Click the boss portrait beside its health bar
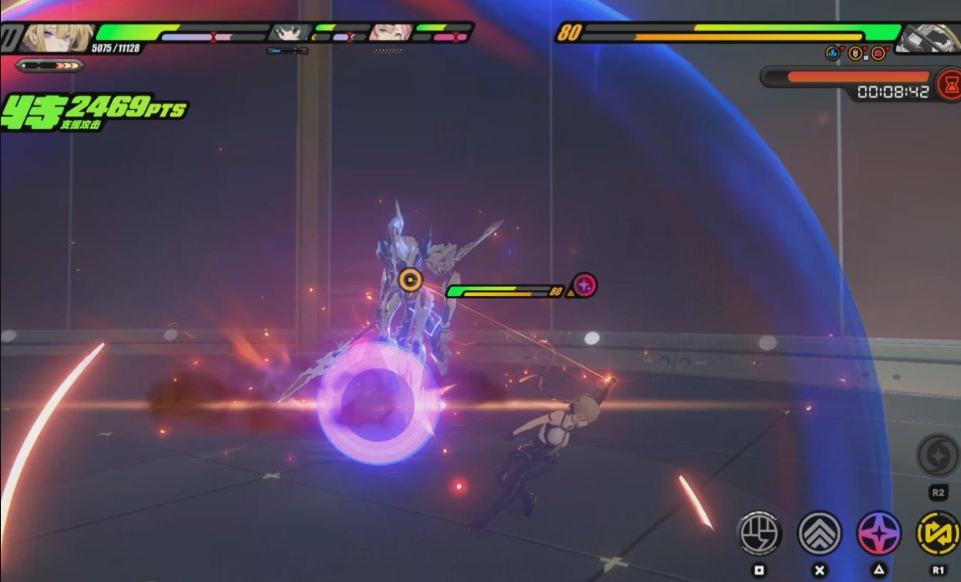 point(927,38)
